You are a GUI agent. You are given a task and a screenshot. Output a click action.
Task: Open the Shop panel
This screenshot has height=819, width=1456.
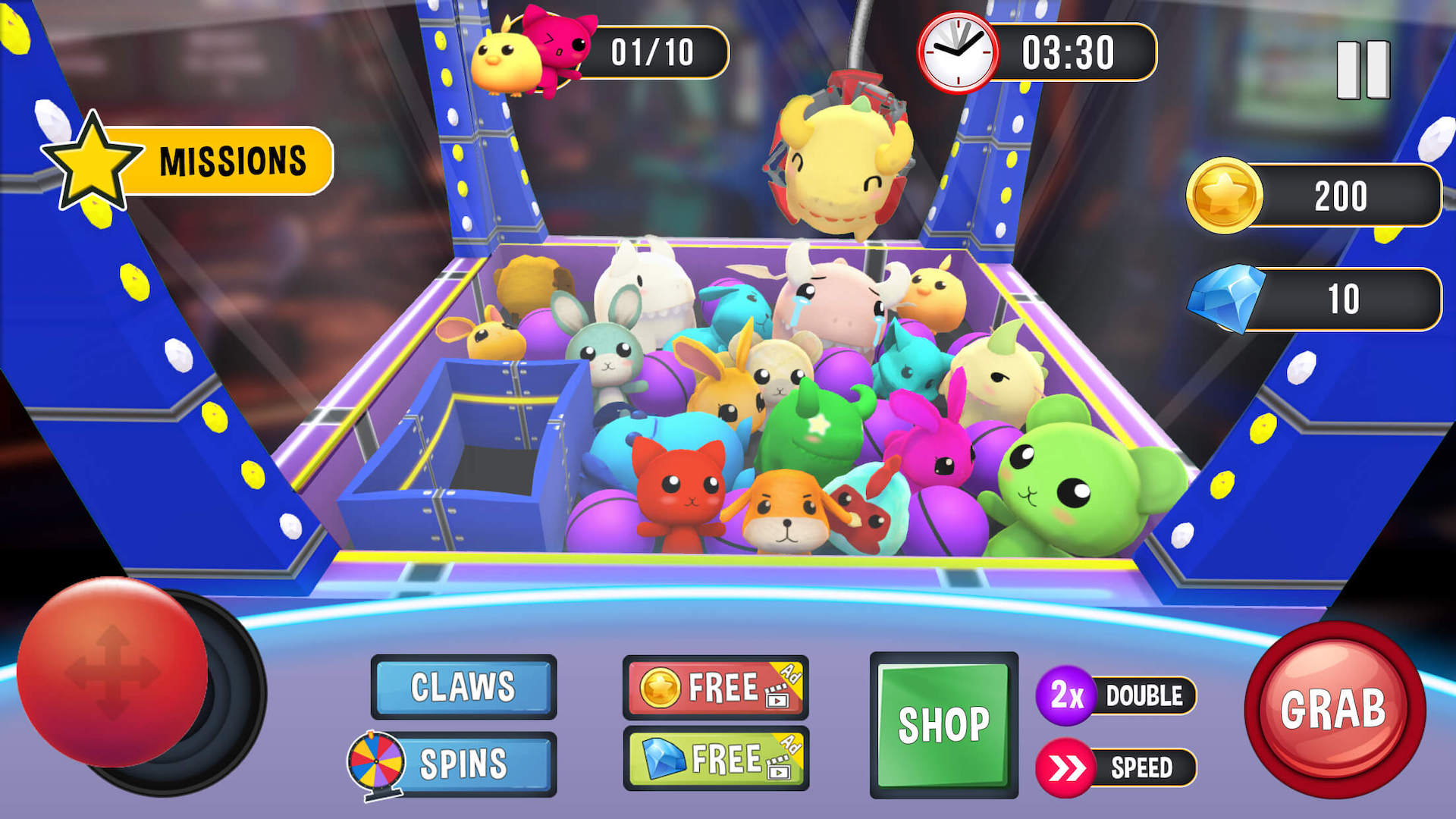(x=946, y=723)
